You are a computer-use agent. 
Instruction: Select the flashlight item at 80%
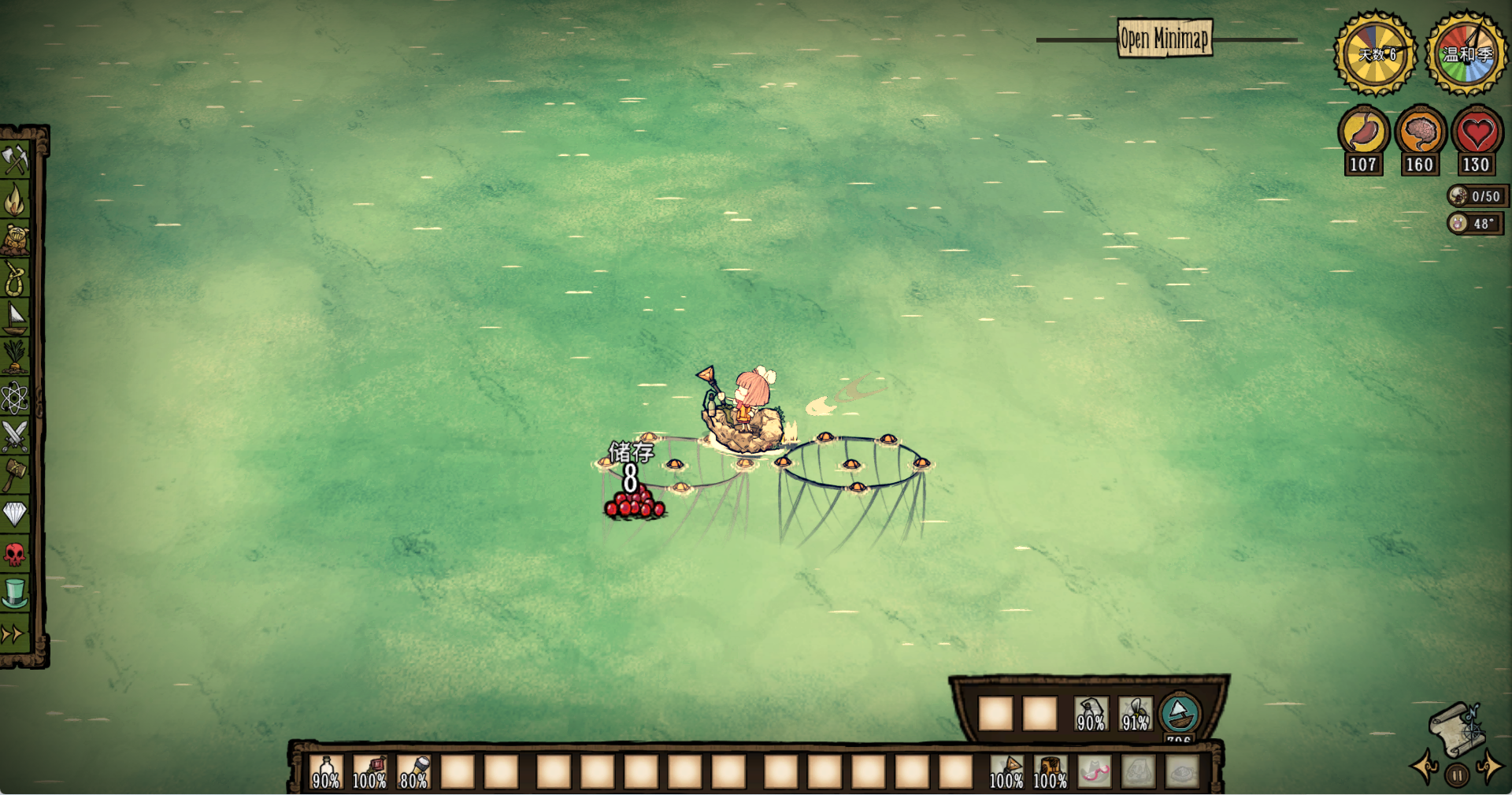click(x=413, y=772)
